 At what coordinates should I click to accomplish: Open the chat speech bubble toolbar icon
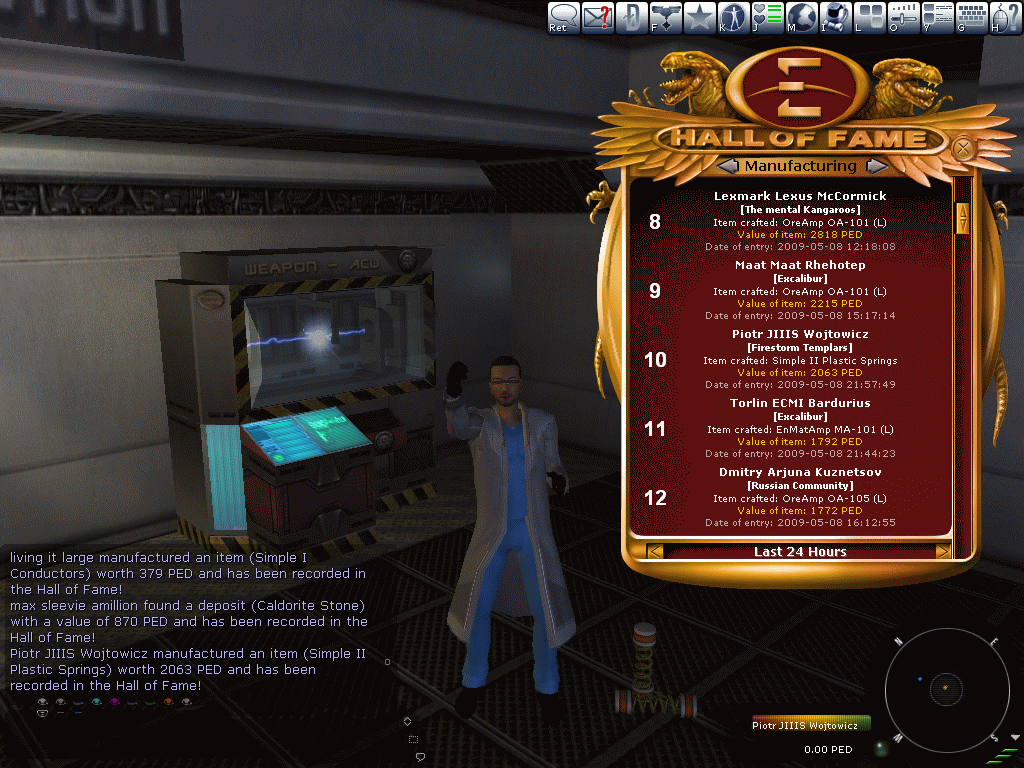(x=563, y=17)
